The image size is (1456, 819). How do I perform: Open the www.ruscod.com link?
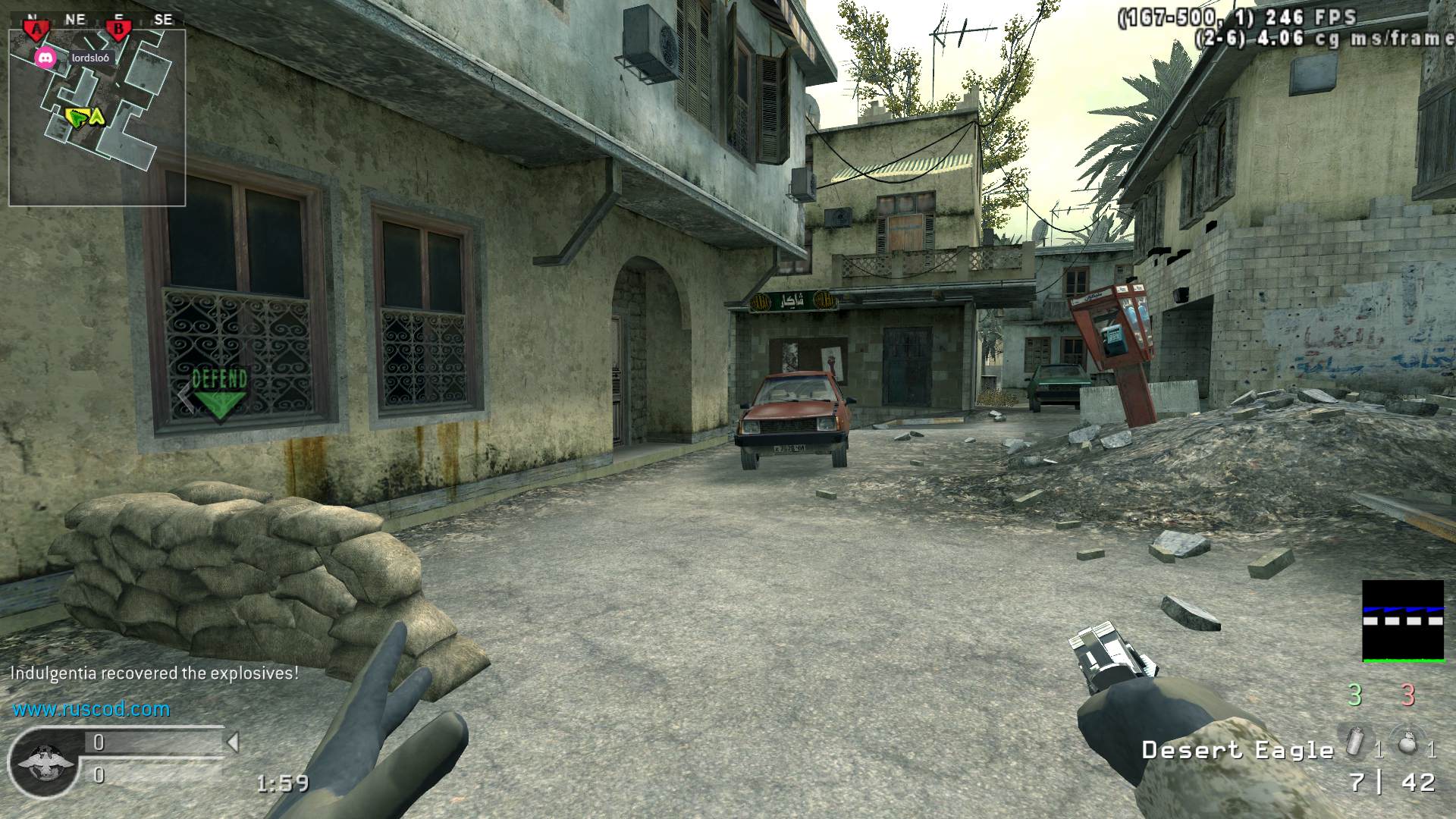(x=91, y=710)
